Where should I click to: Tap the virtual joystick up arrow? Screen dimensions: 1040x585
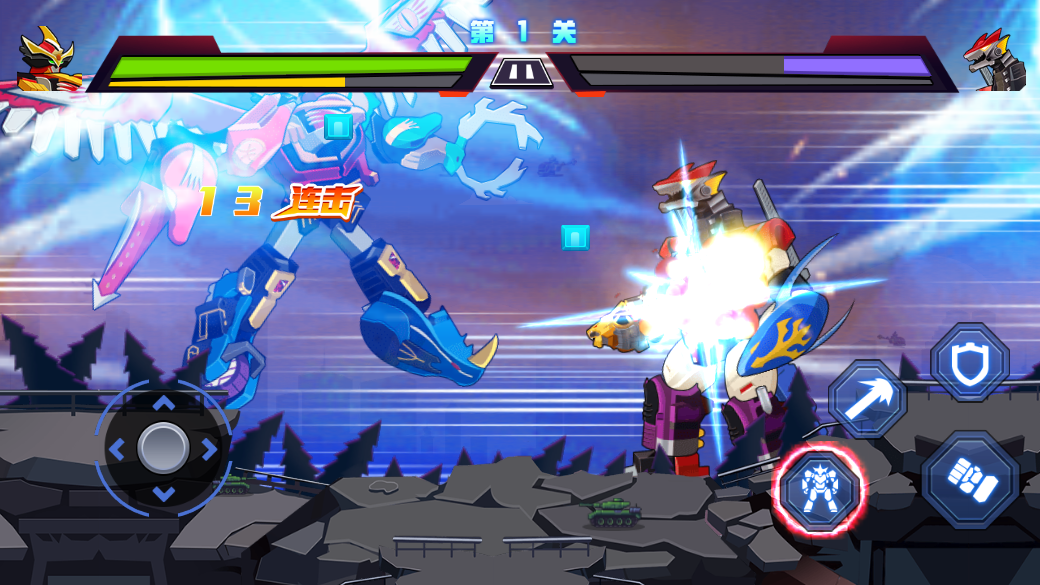coord(163,403)
